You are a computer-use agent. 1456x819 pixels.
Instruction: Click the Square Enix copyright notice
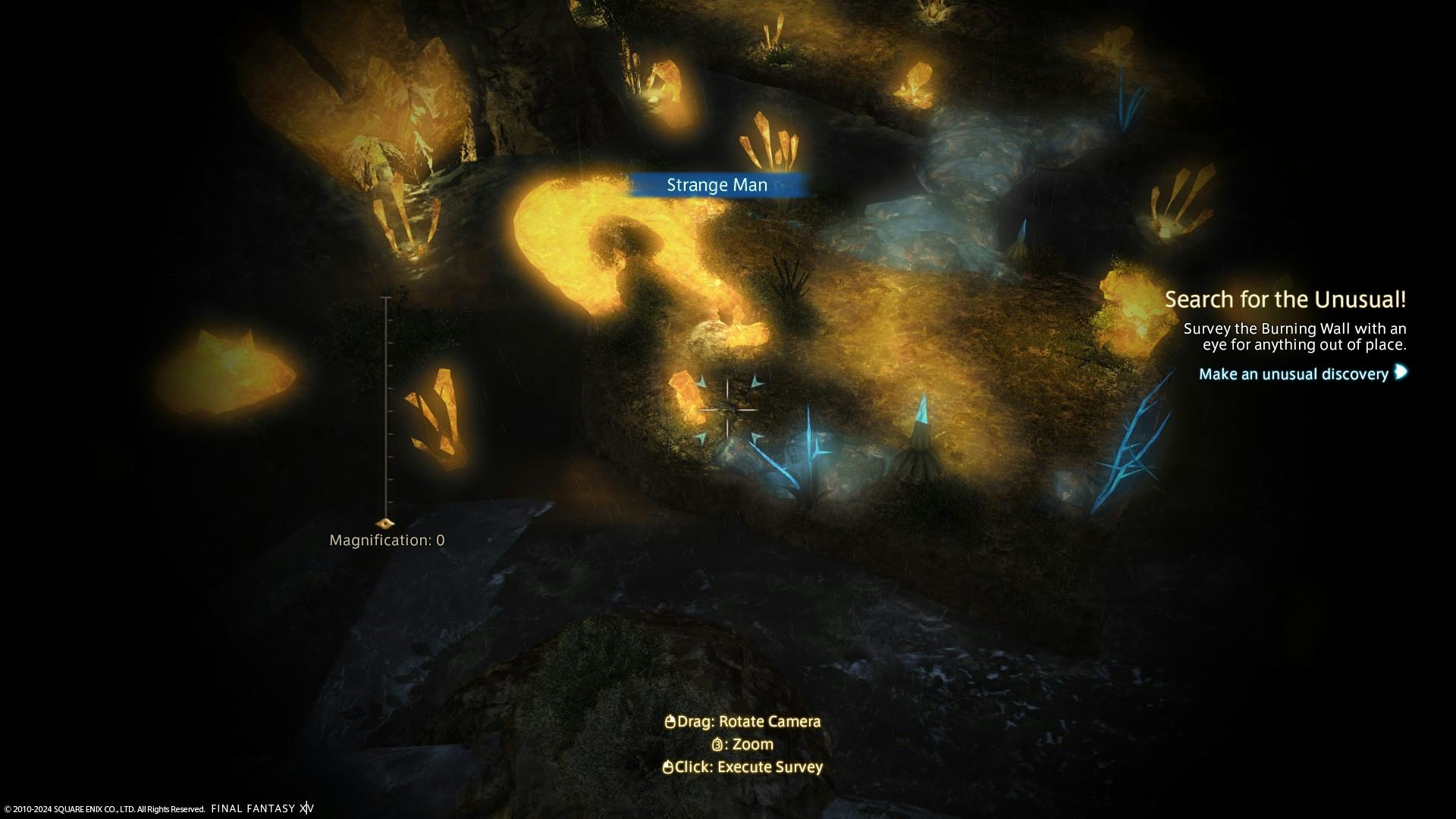coord(102,808)
